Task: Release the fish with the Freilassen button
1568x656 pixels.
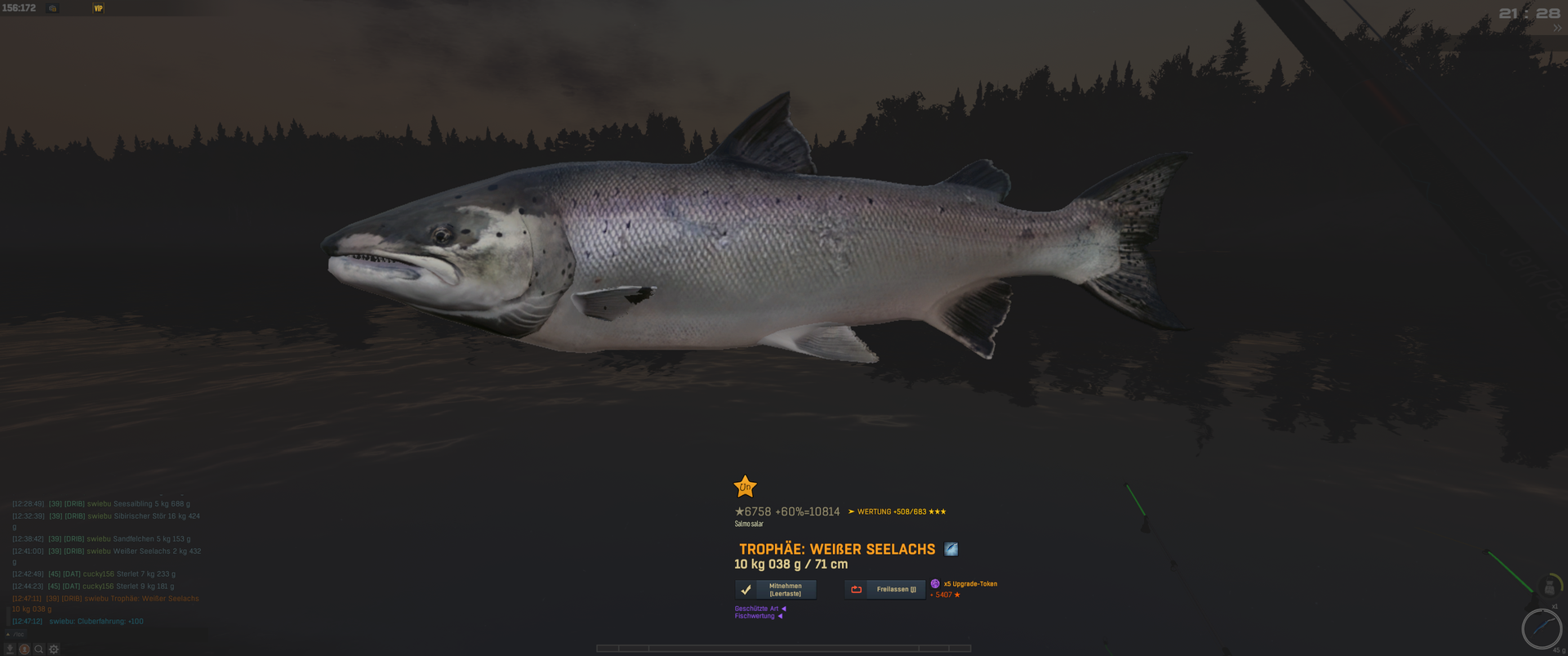Action: point(885,590)
